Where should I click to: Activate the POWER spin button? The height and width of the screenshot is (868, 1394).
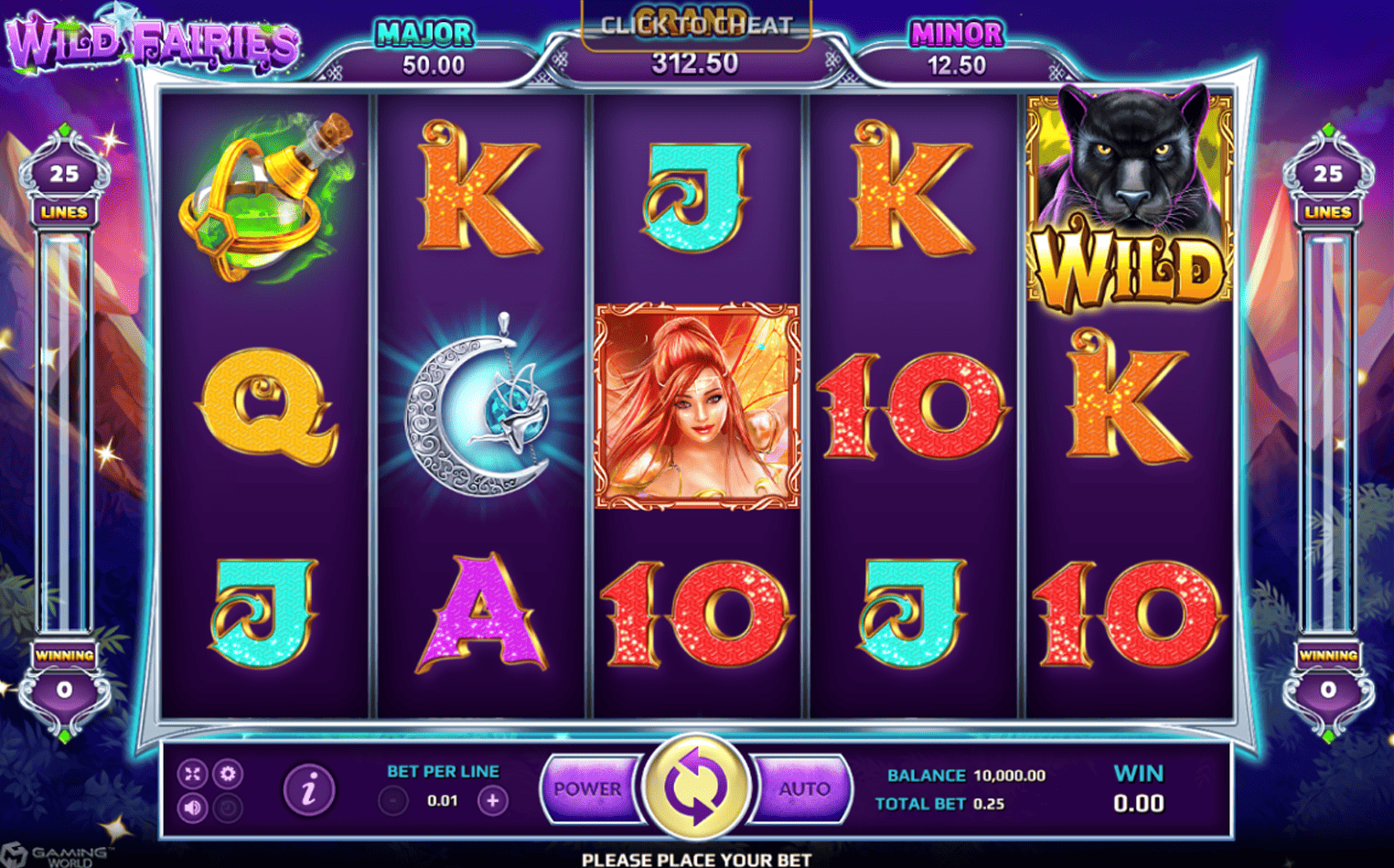tap(588, 788)
